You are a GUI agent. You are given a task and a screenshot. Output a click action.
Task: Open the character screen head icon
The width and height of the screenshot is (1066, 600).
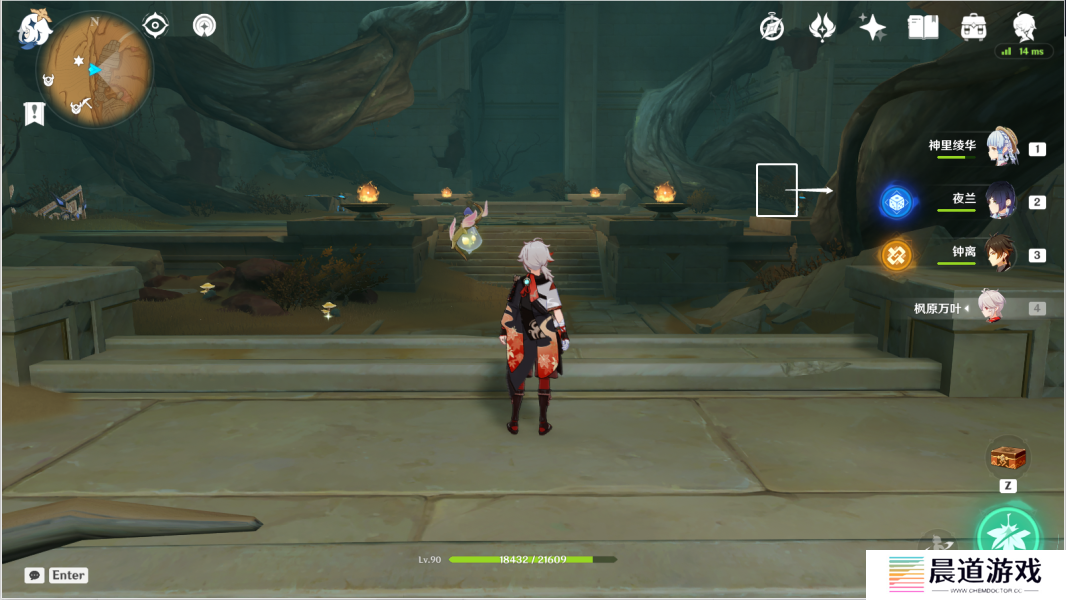pyautogui.click(x=1024, y=26)
